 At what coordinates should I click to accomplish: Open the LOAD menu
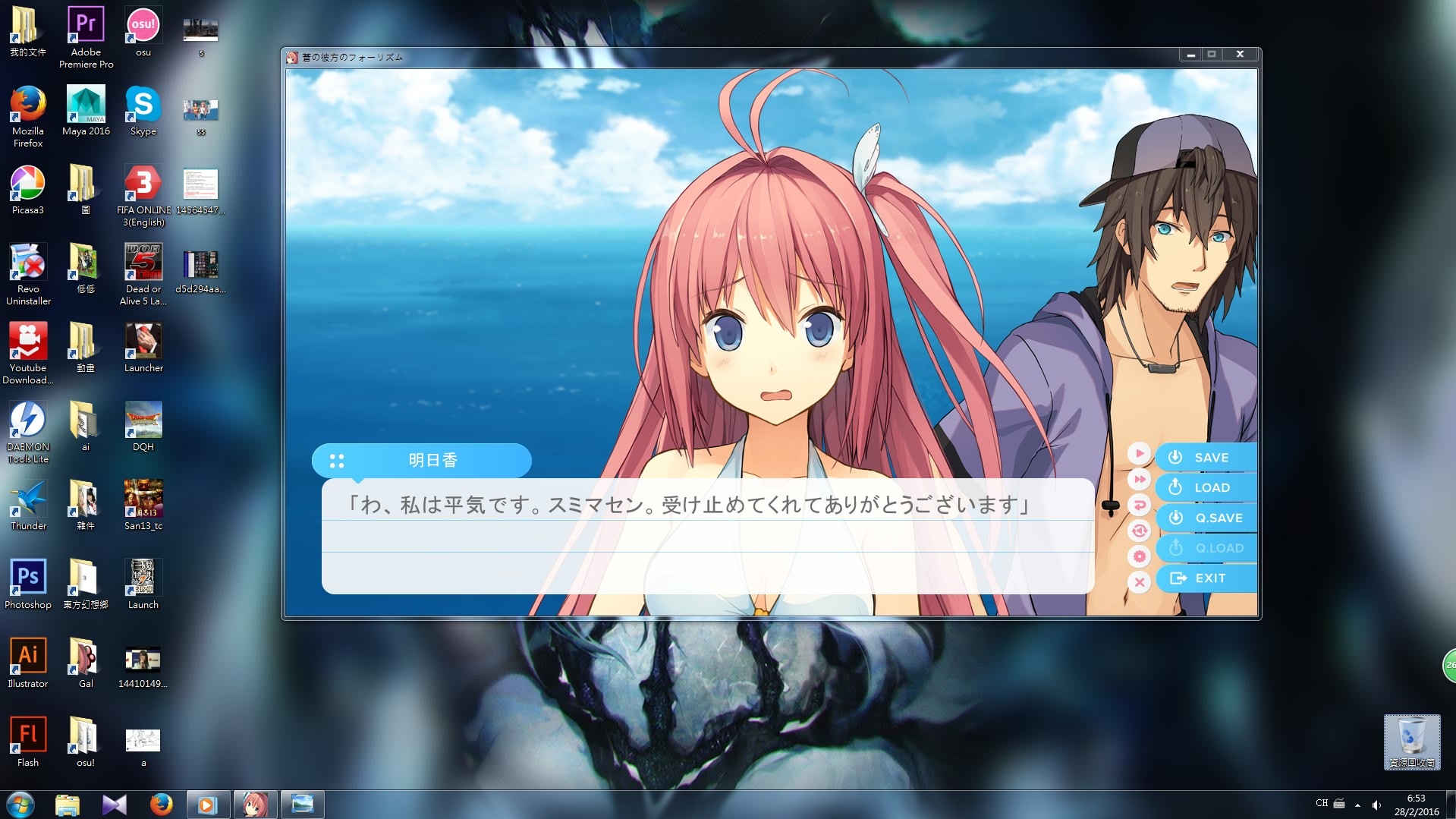coord(1206,487)
